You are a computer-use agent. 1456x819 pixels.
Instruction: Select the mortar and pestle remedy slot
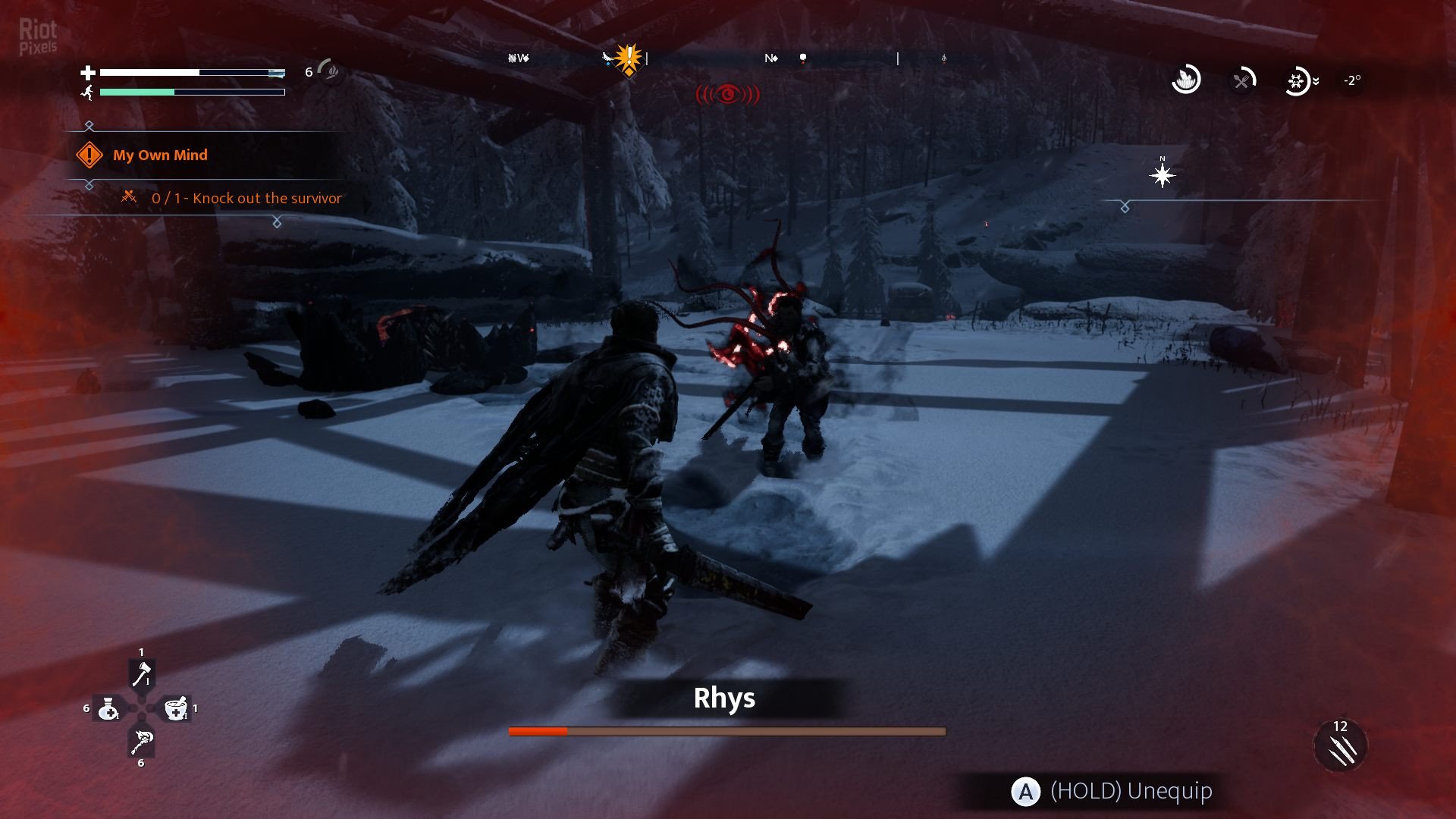(x=176, y=708)
